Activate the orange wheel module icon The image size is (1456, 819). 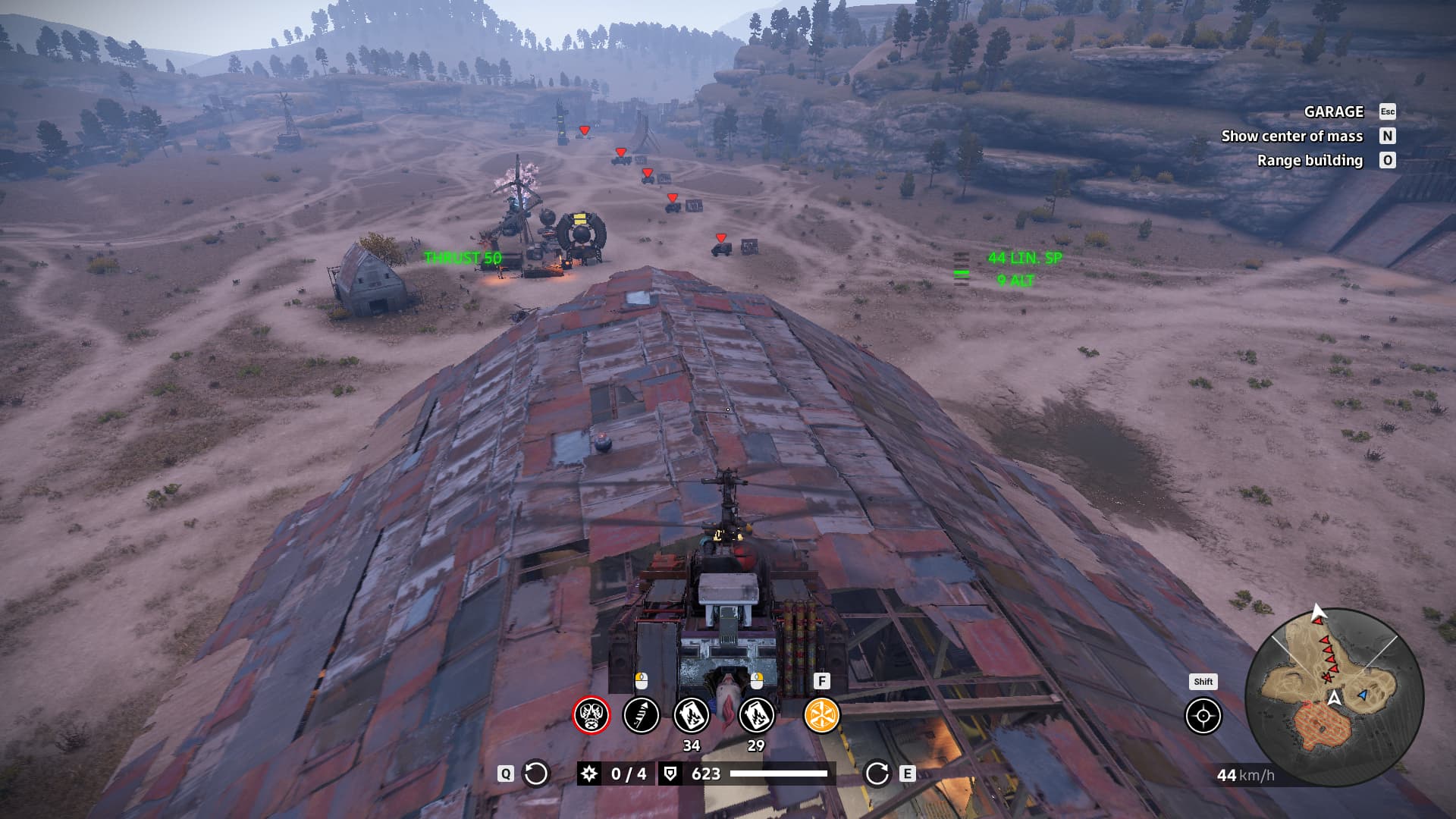[x=821, y=715]
